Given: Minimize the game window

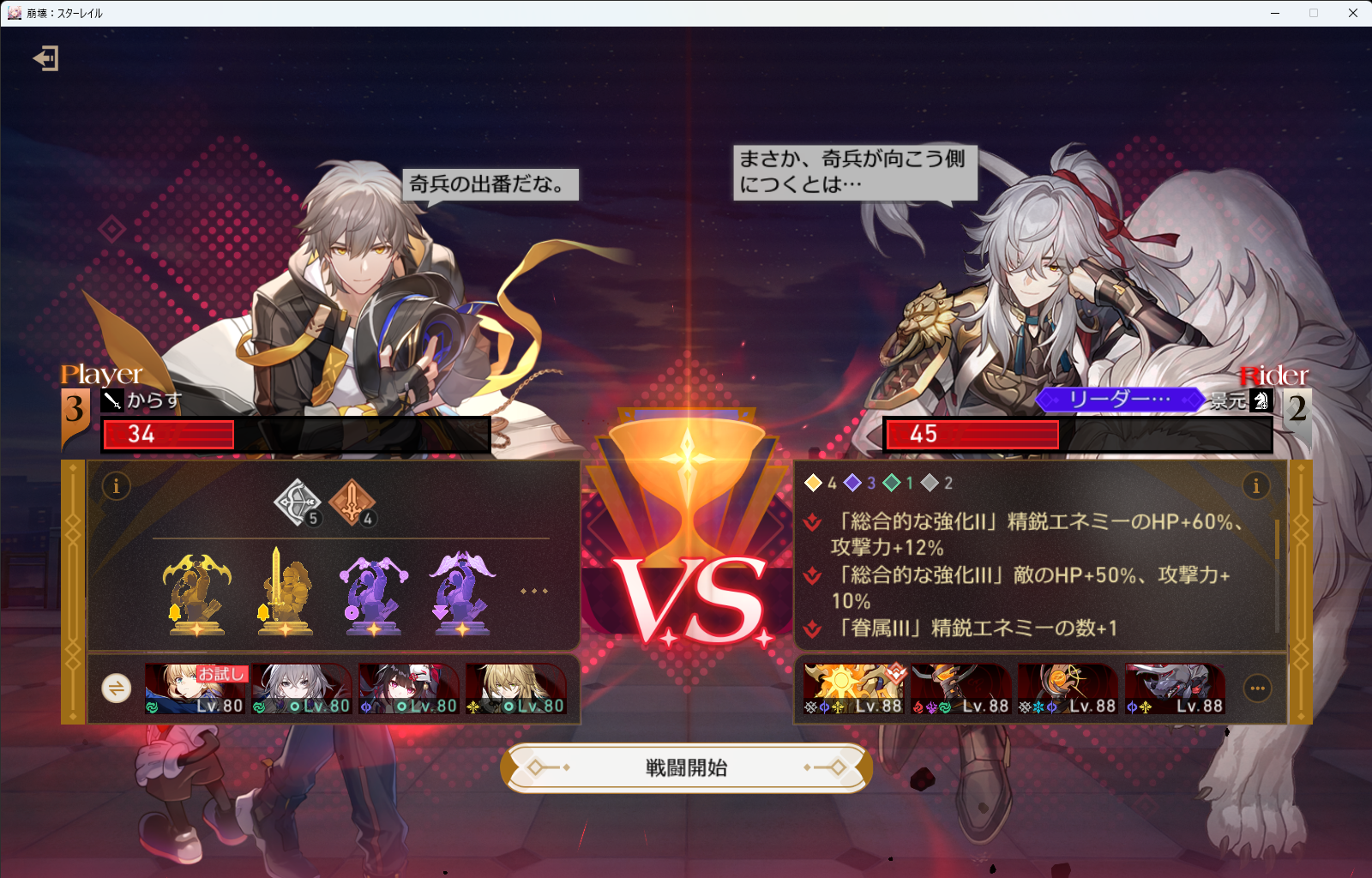Looking at the screenshot, I should tap(1275, 13).
